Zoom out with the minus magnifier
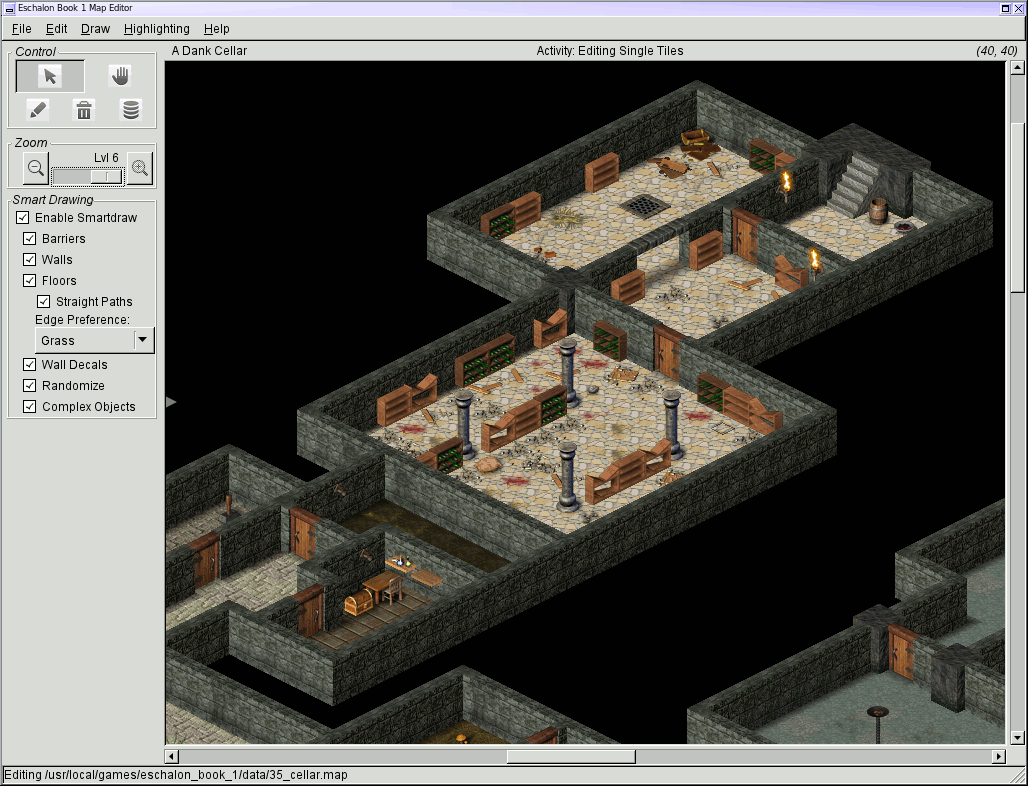The height and width of the screenshot is (786, 1028). pyautogui.click(x=36, y=169)
